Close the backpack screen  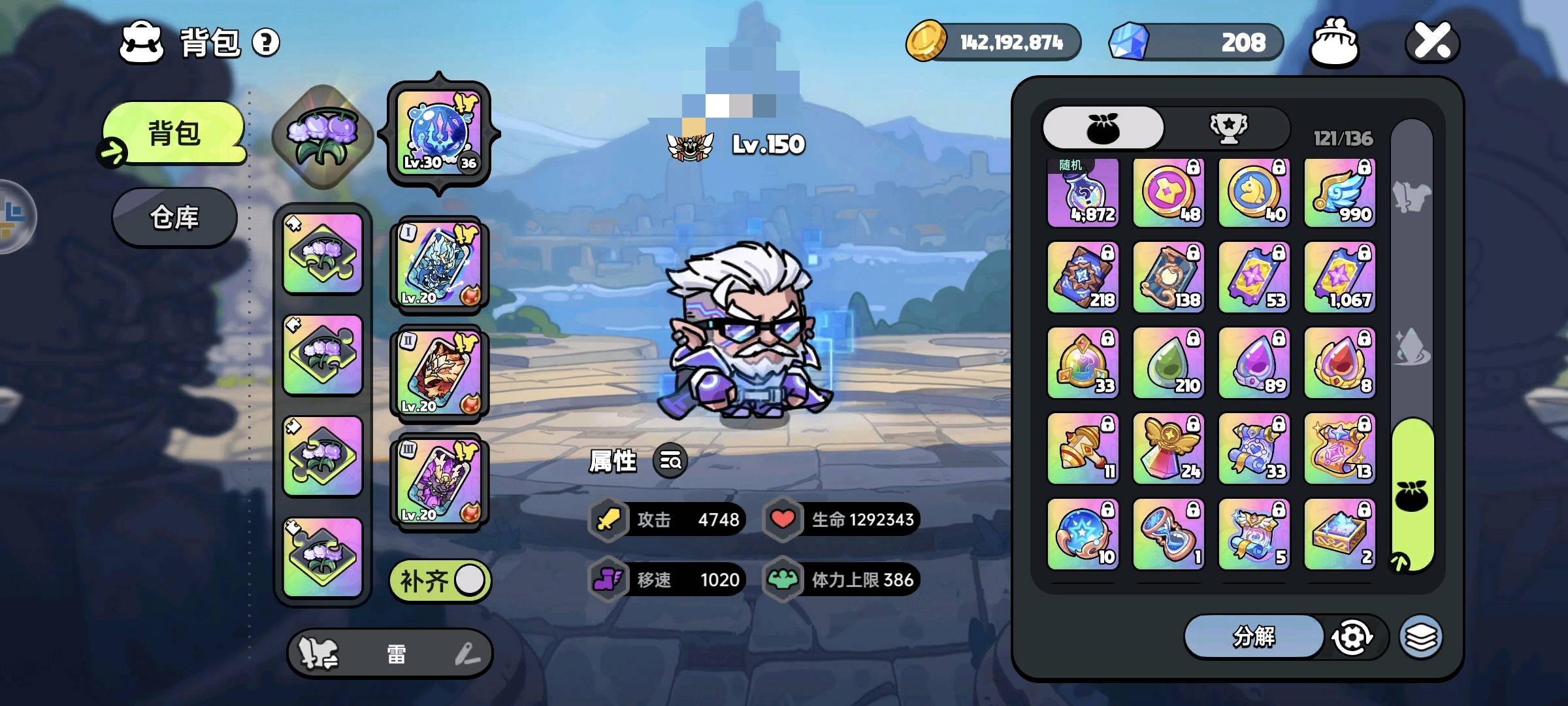(1432, 42)
